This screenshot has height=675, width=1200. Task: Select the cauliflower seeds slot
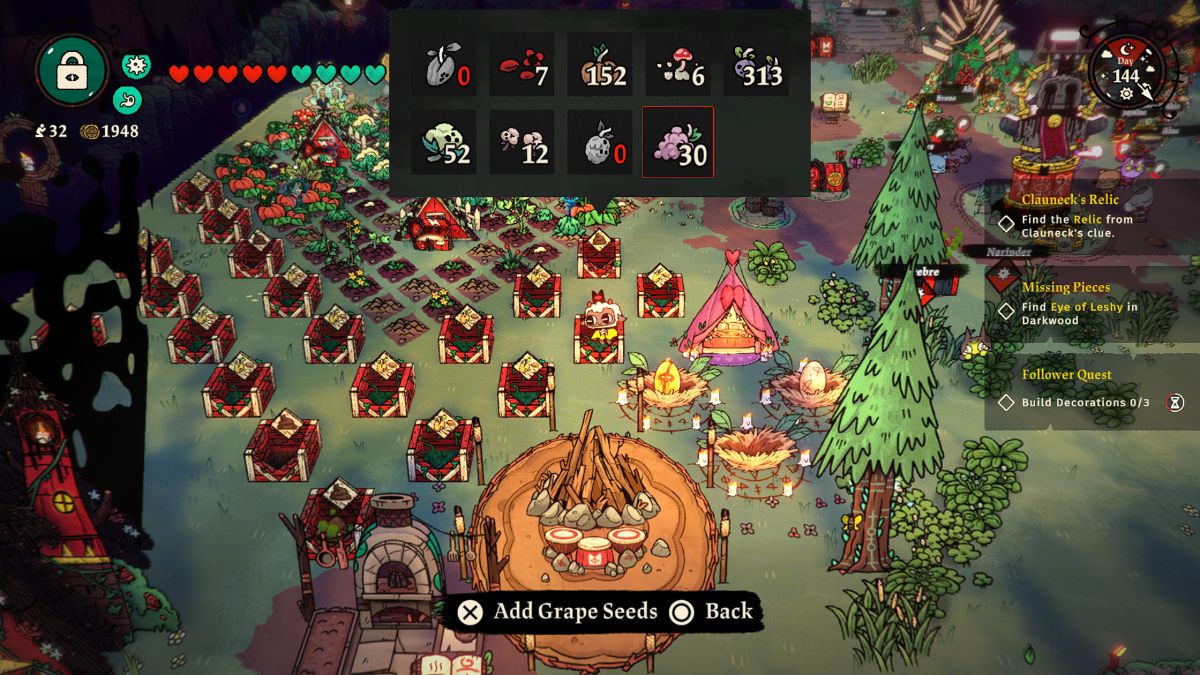tap(444, 142)
